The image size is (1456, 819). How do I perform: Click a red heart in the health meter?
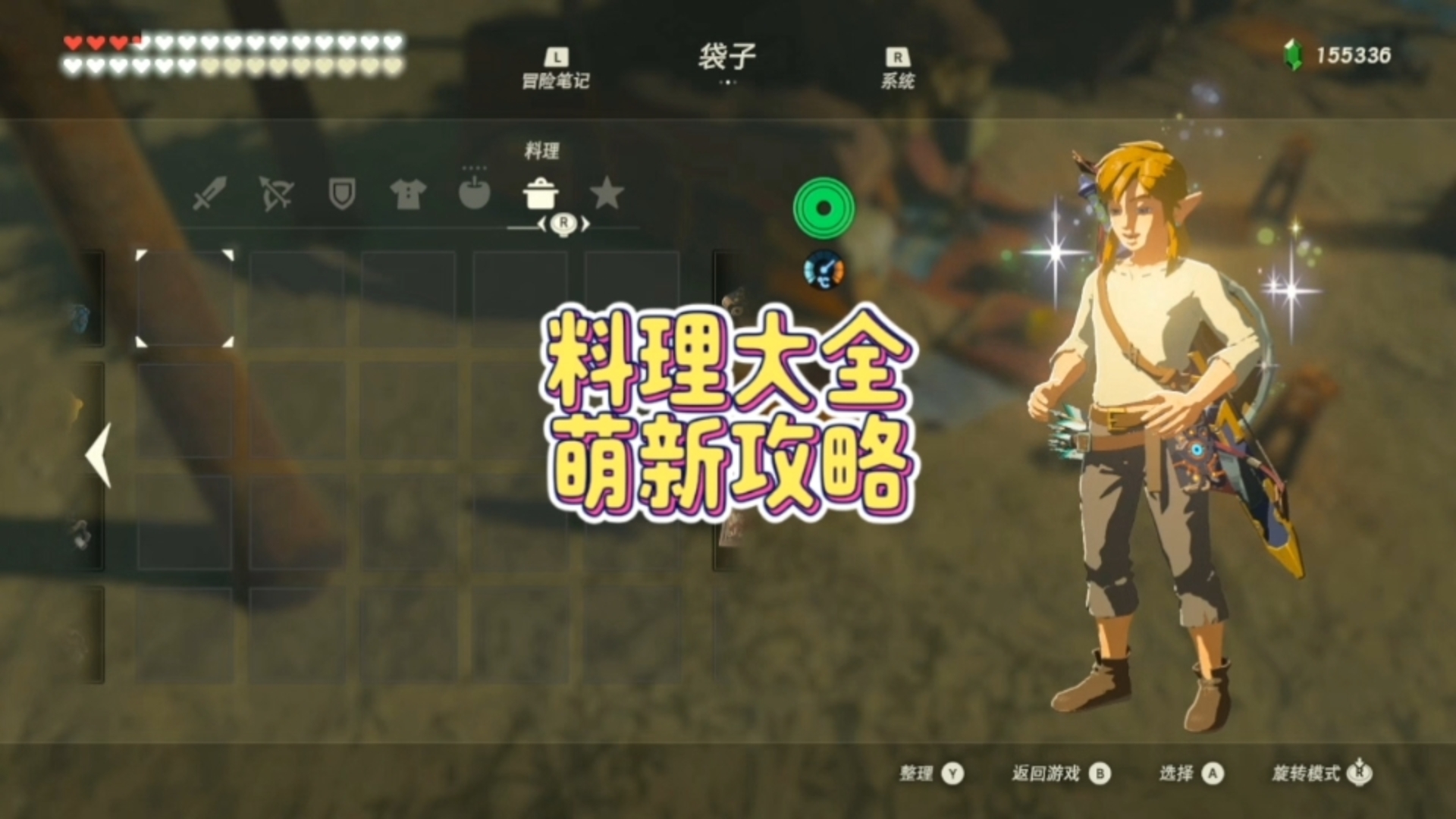pos(74,43)
